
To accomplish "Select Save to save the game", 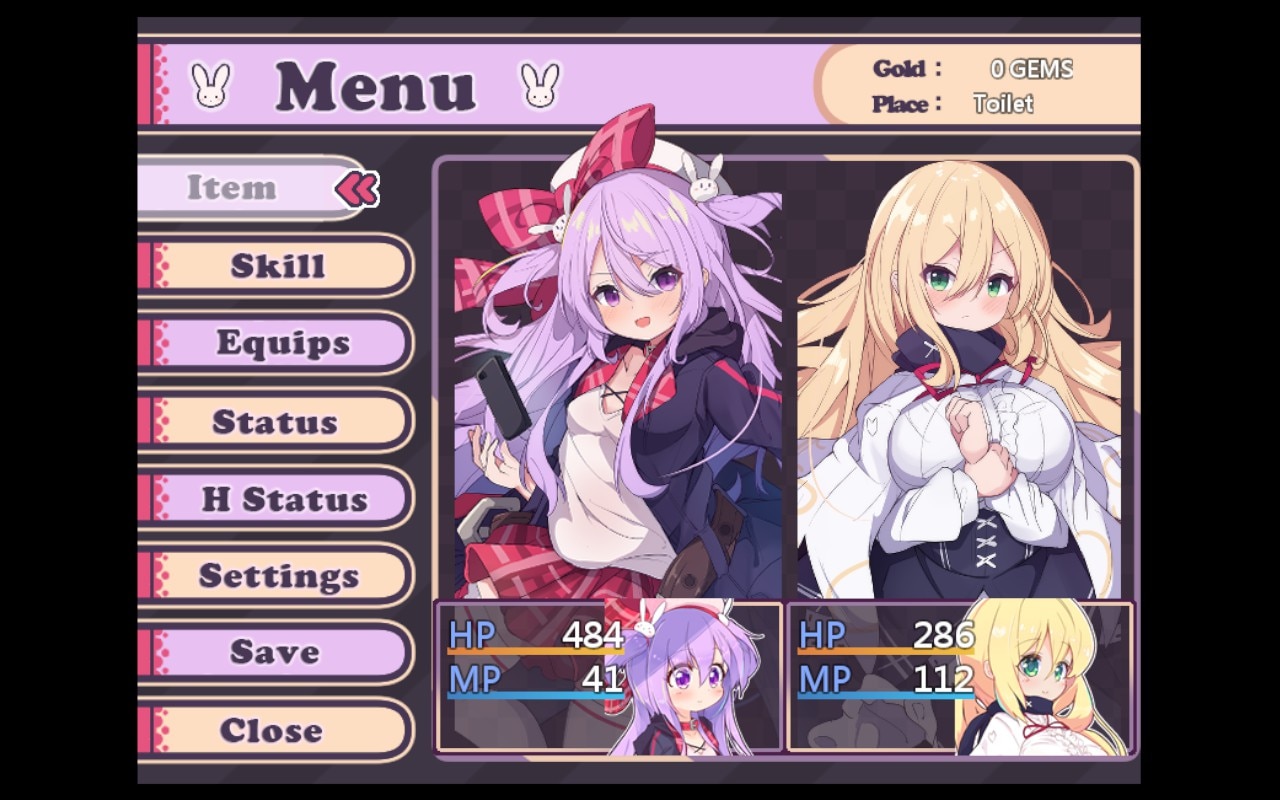I will pyautogui.click(x=274, y=652).
